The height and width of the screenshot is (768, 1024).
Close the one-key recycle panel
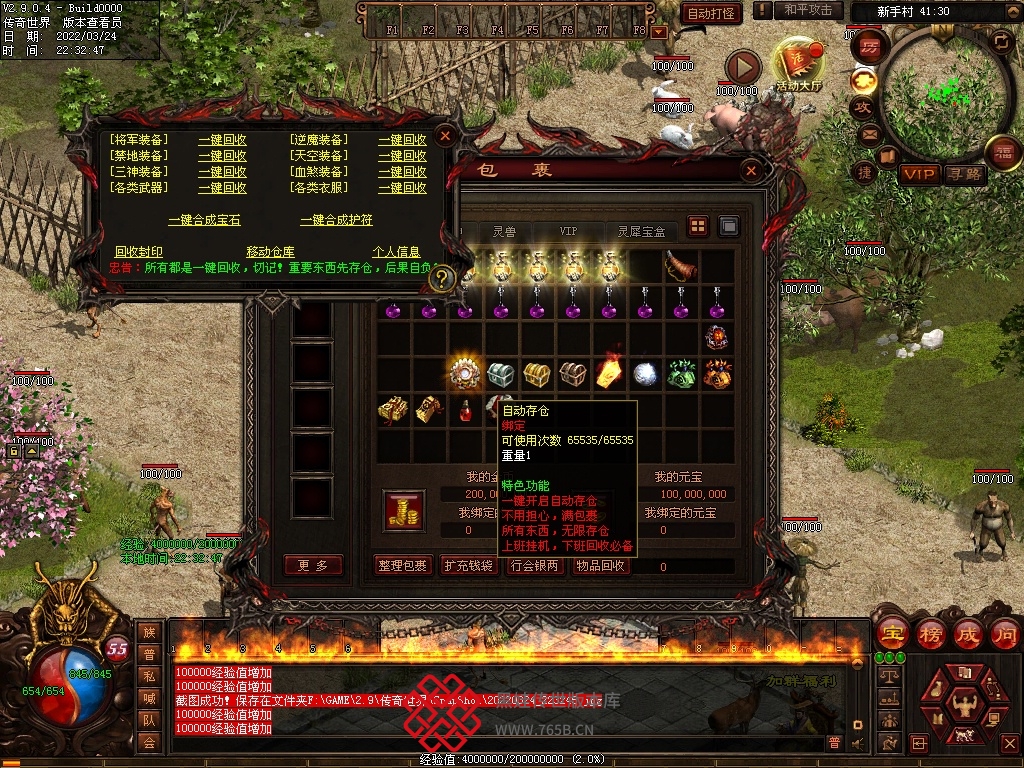tap(446, 134)
